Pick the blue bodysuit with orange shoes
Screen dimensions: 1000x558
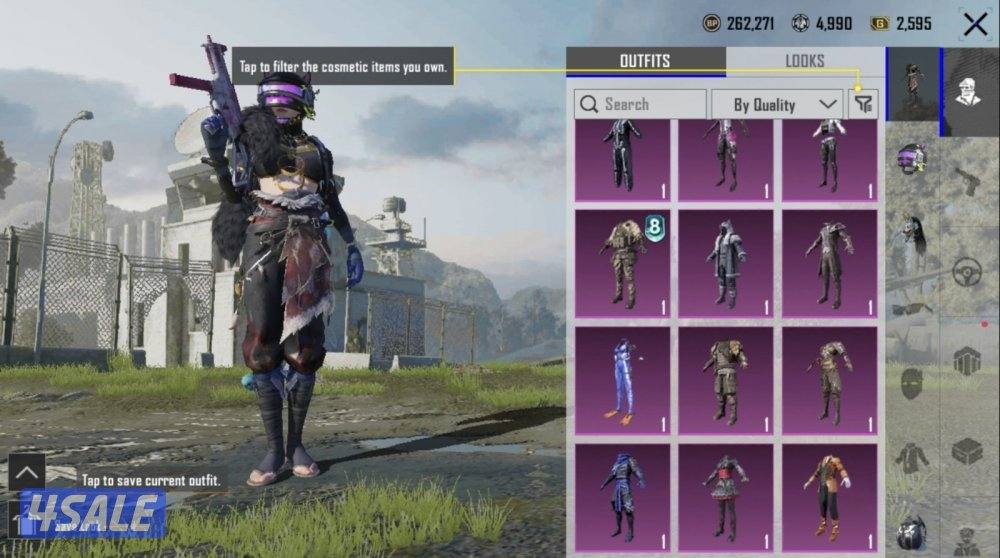click(622, 379)
